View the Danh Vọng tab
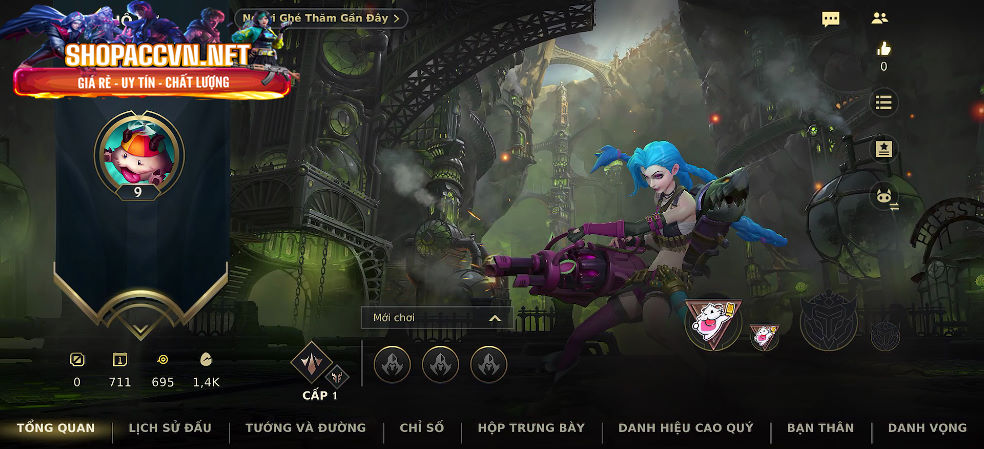The width and height of the screenshot is (984, 449). coord(927,428)
